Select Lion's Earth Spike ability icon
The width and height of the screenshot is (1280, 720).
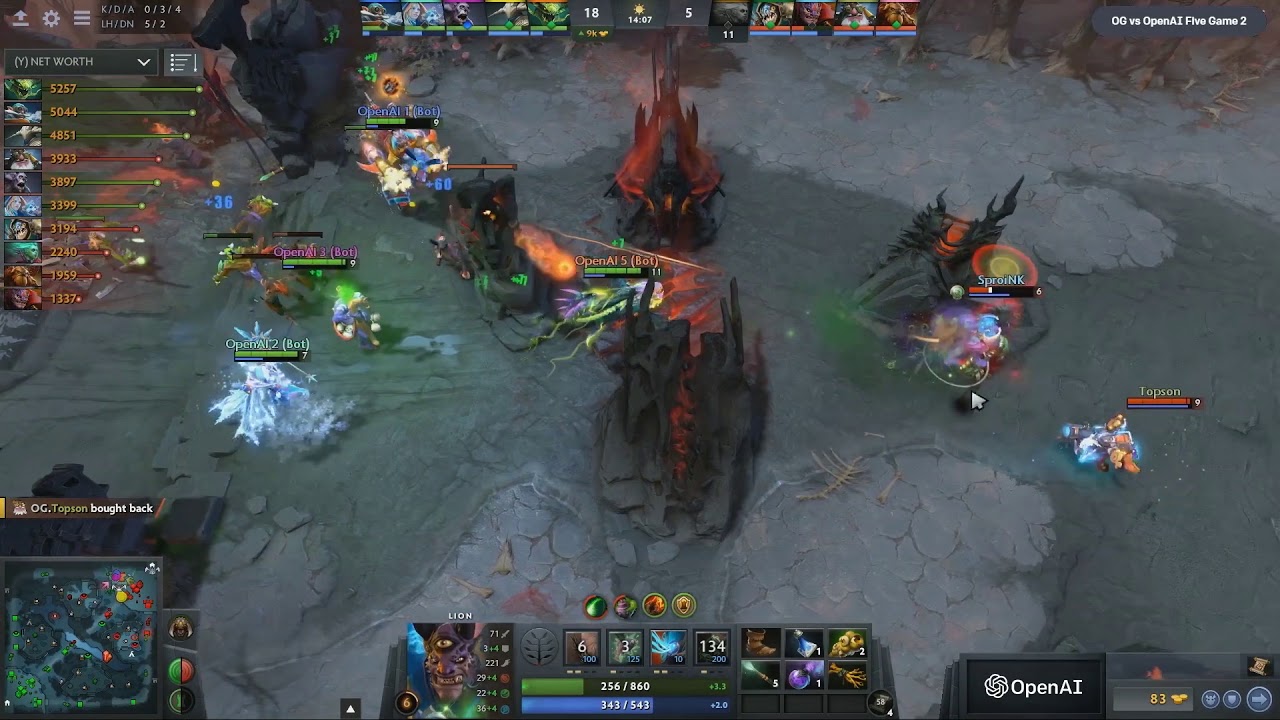581,647
